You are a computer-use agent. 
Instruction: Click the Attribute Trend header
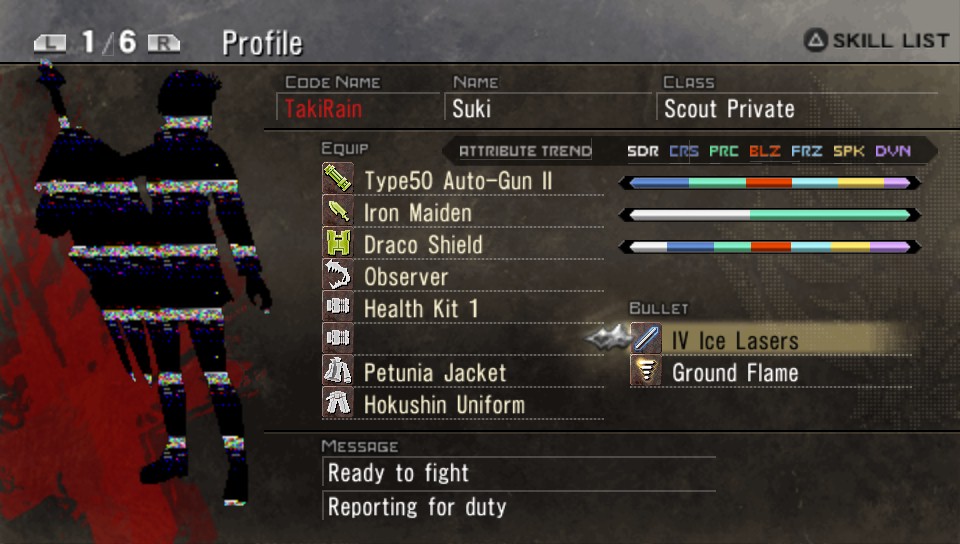pos(524,151)
